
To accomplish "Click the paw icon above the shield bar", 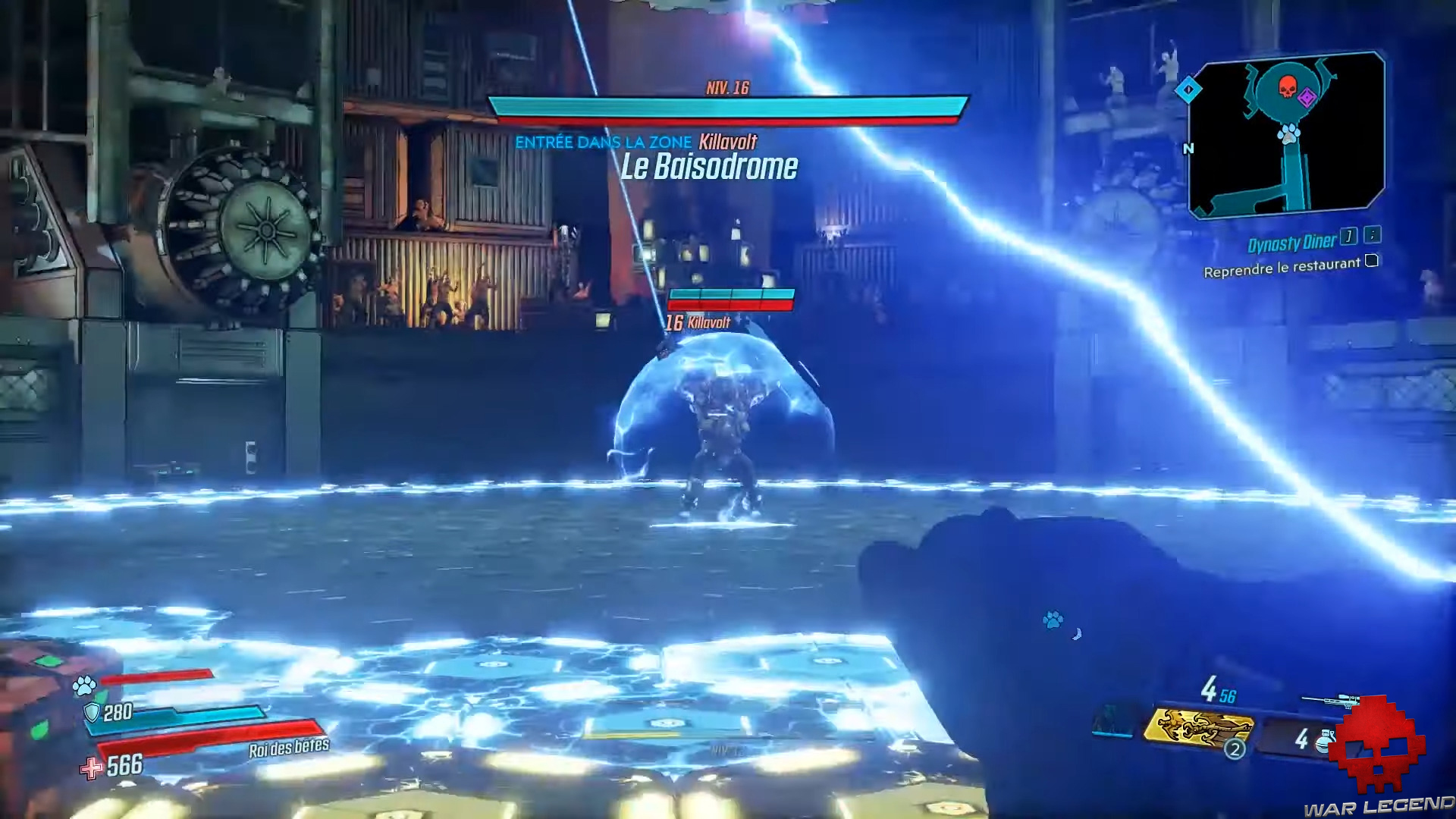I will (x=83, y=685).
